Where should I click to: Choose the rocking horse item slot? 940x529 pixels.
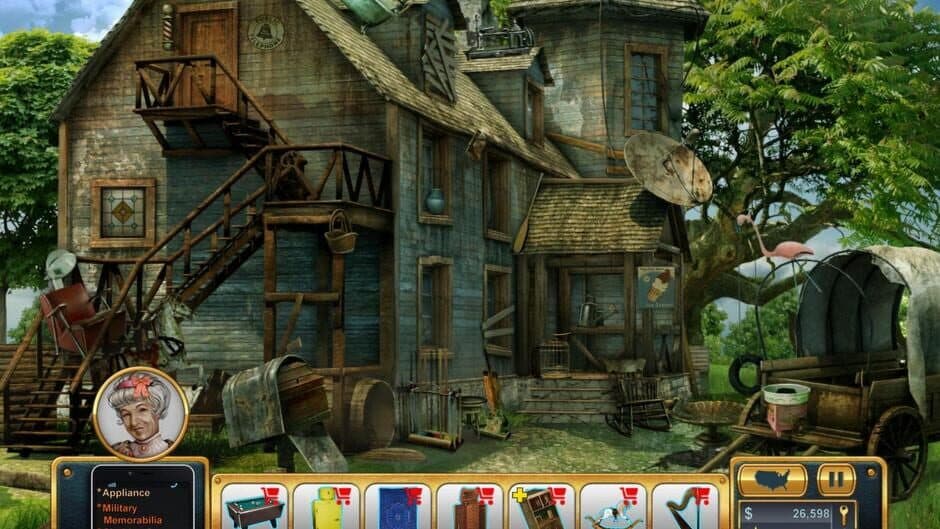click(613, 506)
